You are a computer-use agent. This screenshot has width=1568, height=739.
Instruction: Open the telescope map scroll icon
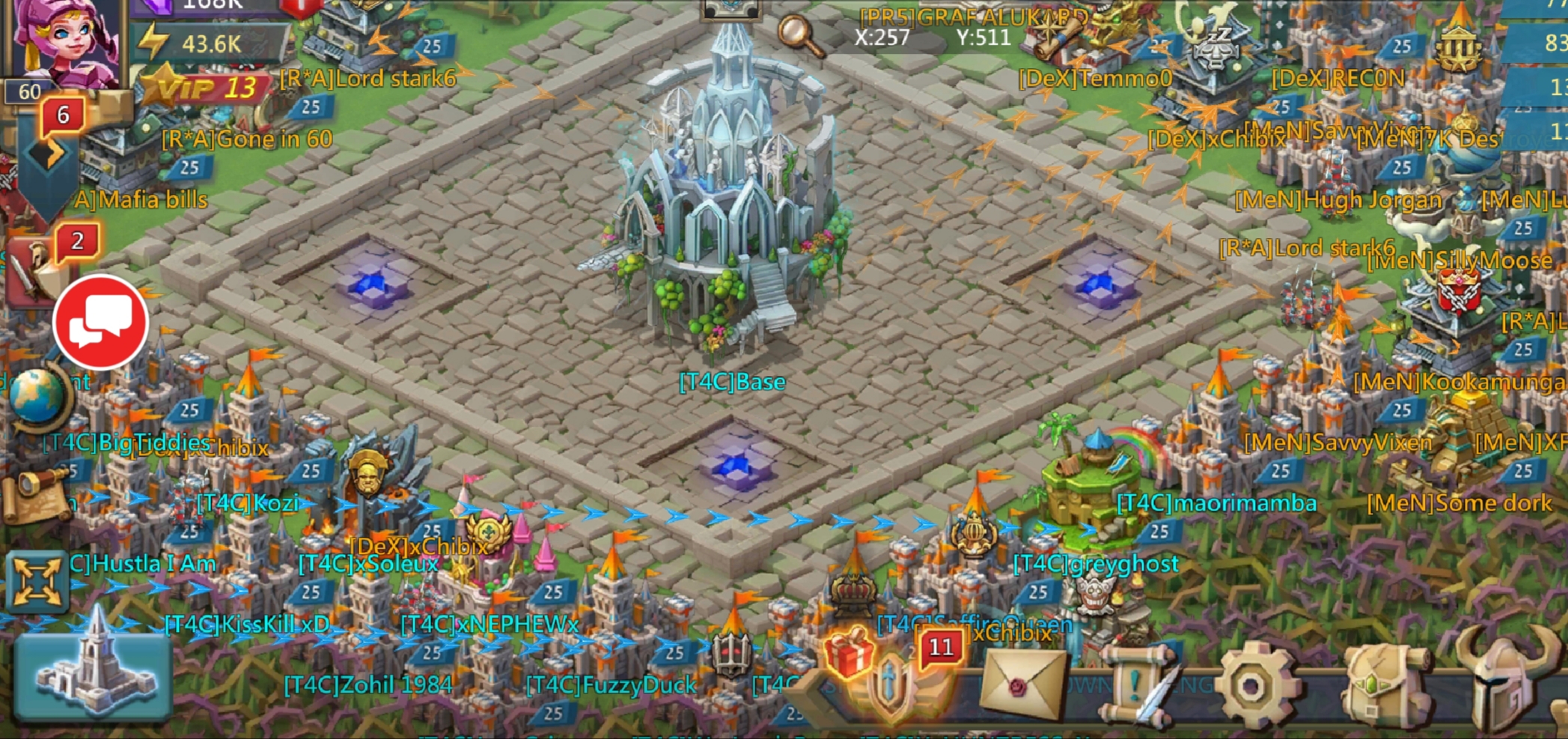(x=34, y=494)
